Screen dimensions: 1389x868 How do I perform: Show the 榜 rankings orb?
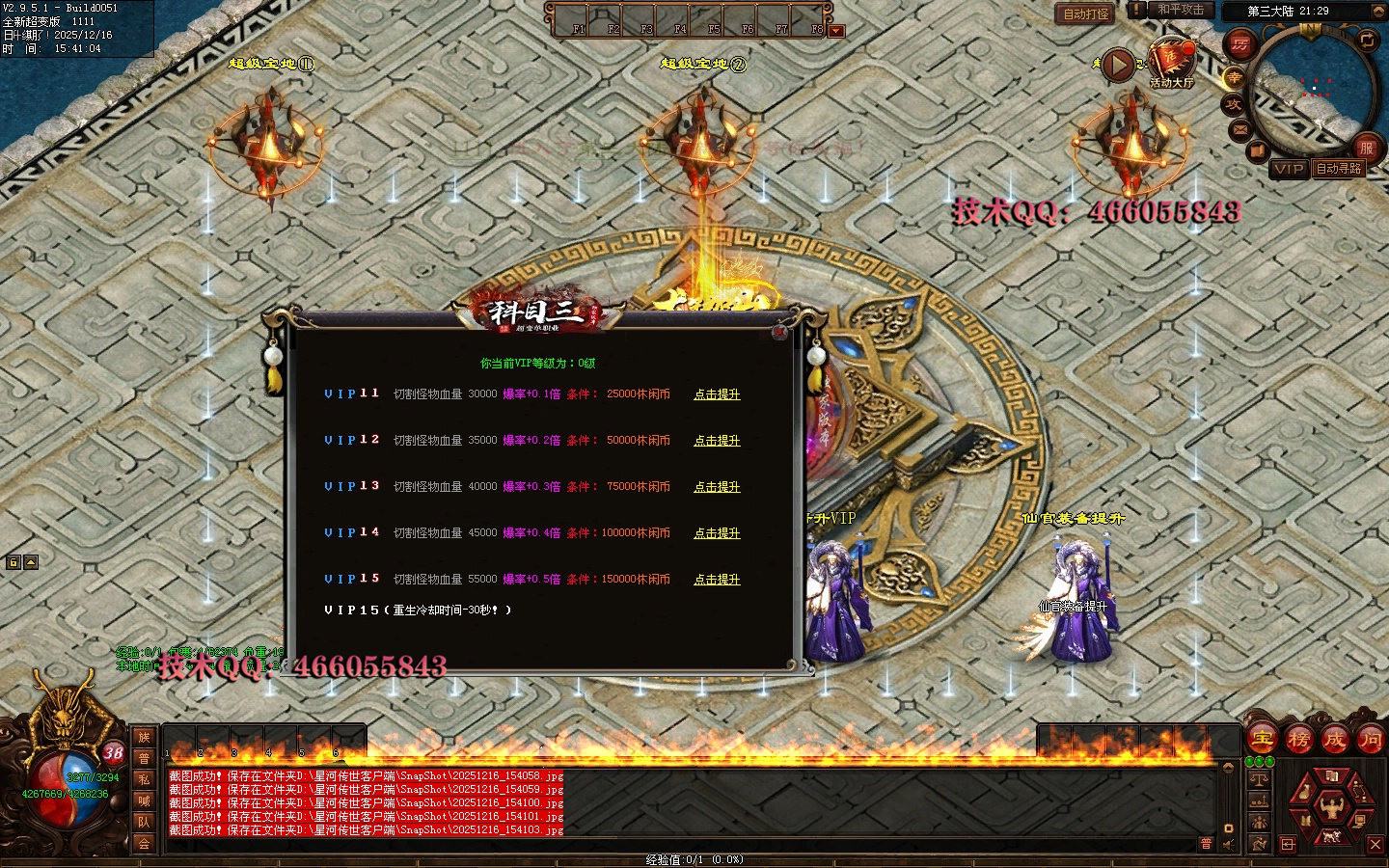(x=1298, y=740)
